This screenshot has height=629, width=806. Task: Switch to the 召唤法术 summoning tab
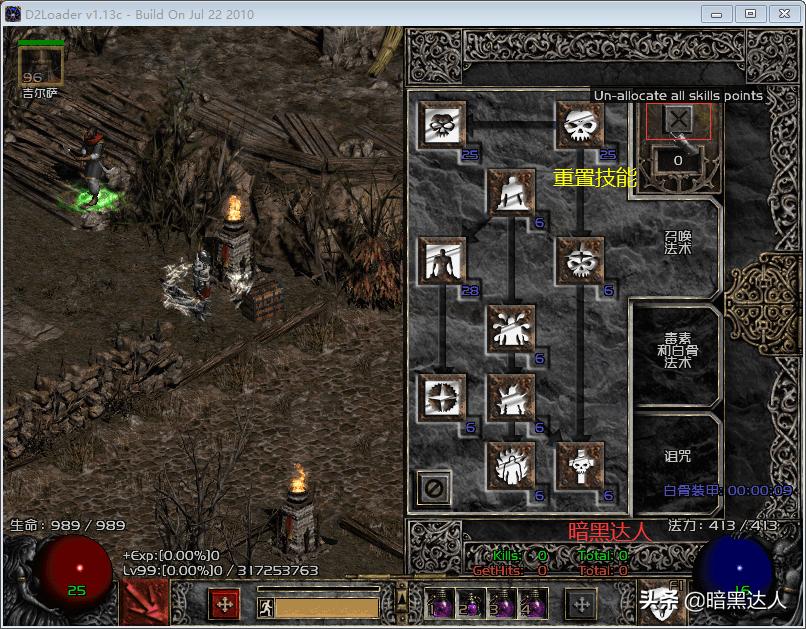(x=677, y=242)
